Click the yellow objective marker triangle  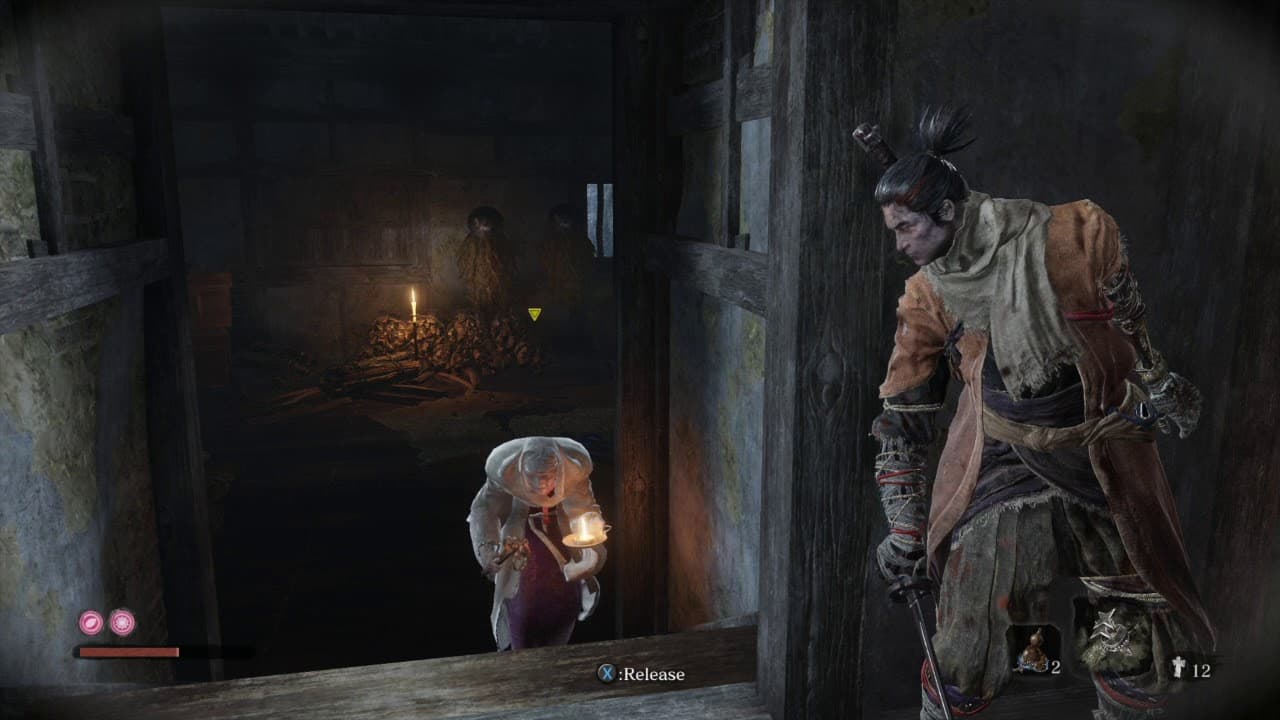536,313
